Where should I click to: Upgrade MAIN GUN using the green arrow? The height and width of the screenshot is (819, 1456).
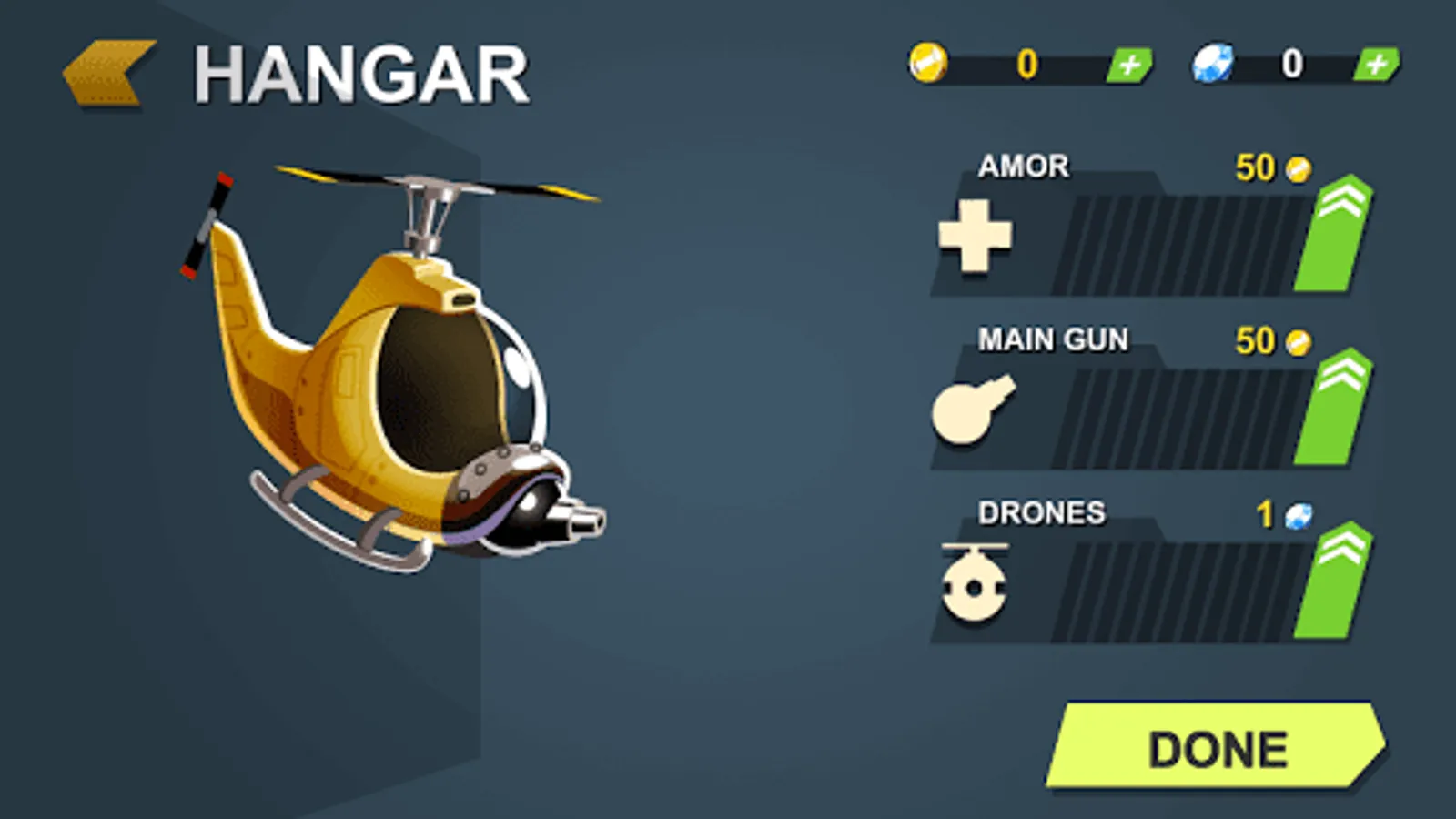tap(1335, 411)
